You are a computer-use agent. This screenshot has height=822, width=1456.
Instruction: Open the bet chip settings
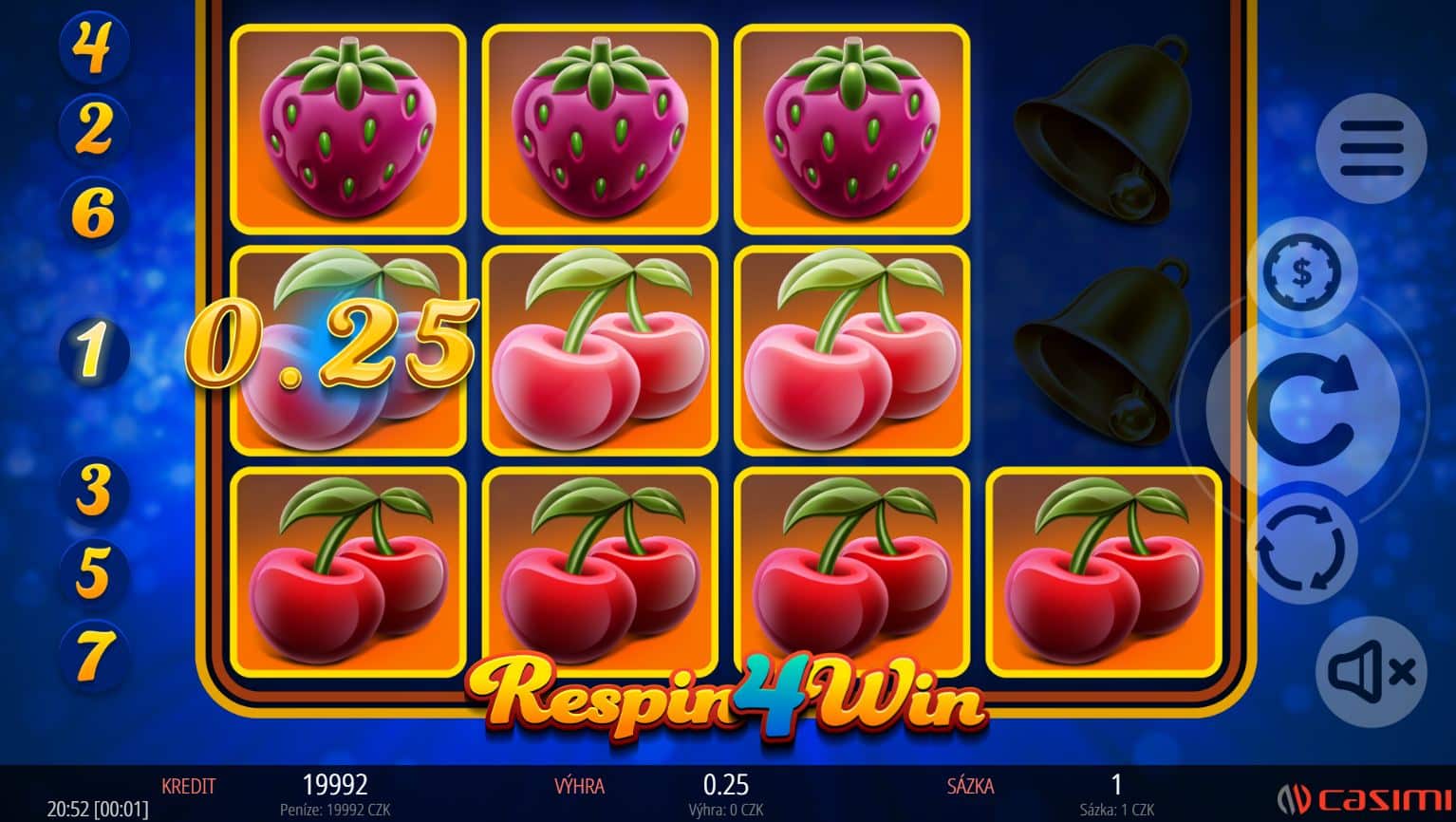click(1302, 273)
